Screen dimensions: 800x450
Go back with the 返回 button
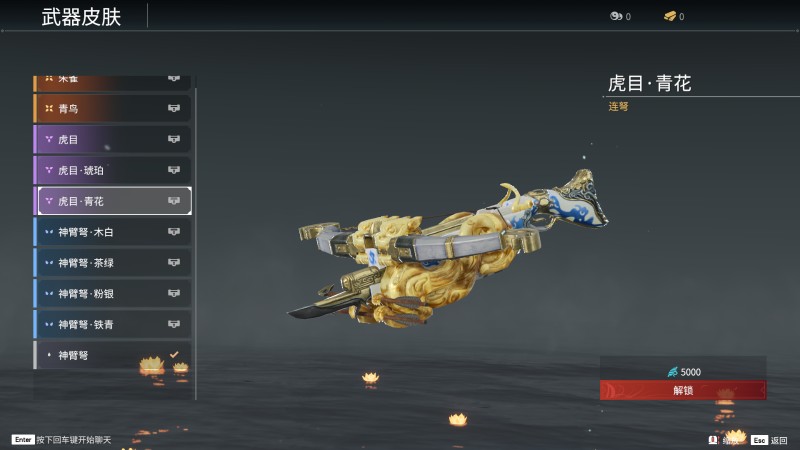770,439
